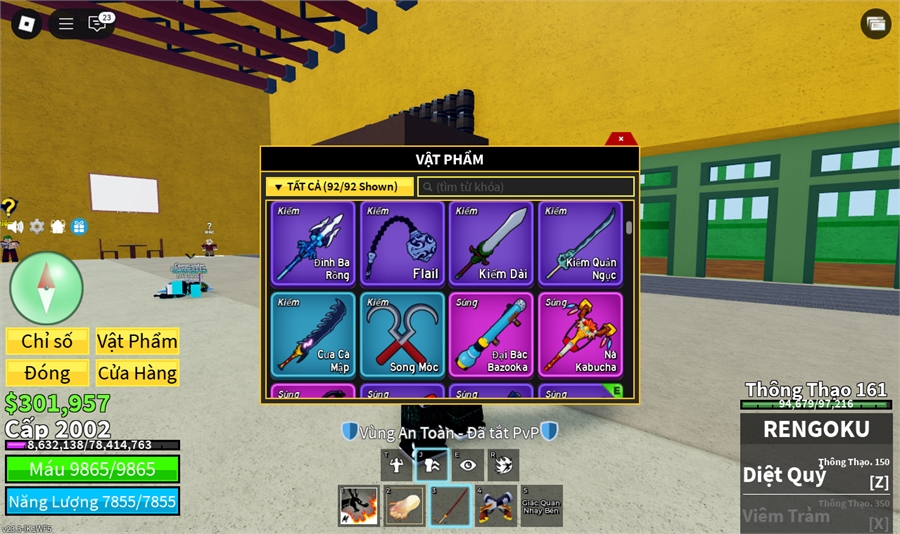This screenshot has height=534, width=900.
Task: Choose the Song Móc twin hooks
Action: [402, 334]
